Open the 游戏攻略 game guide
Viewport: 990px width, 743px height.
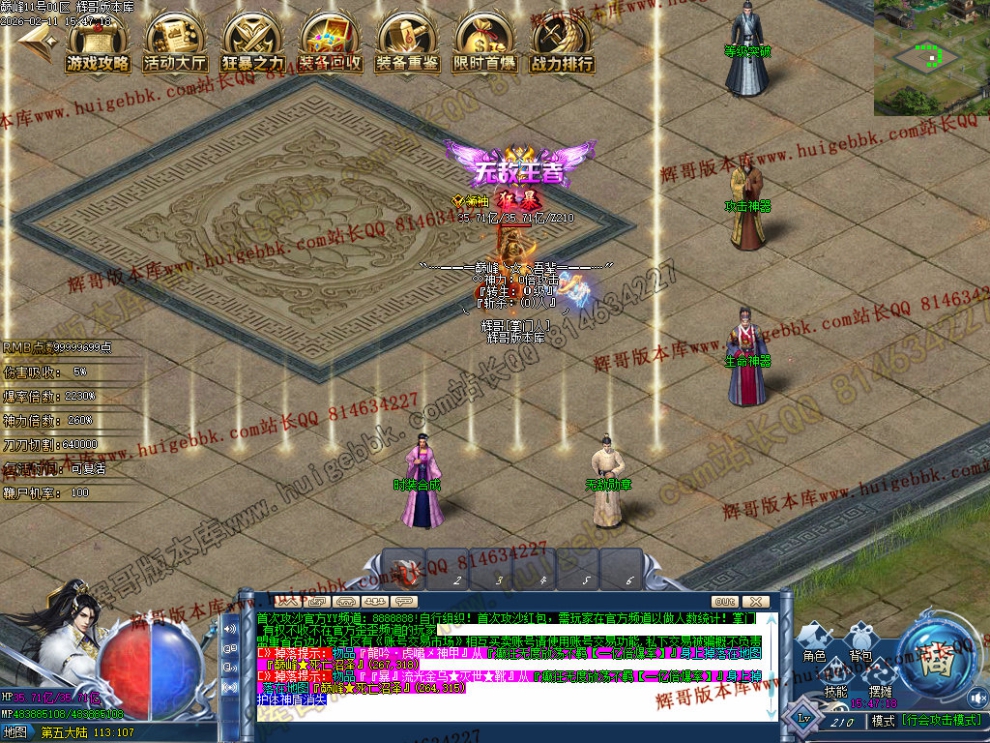[98, 45]
